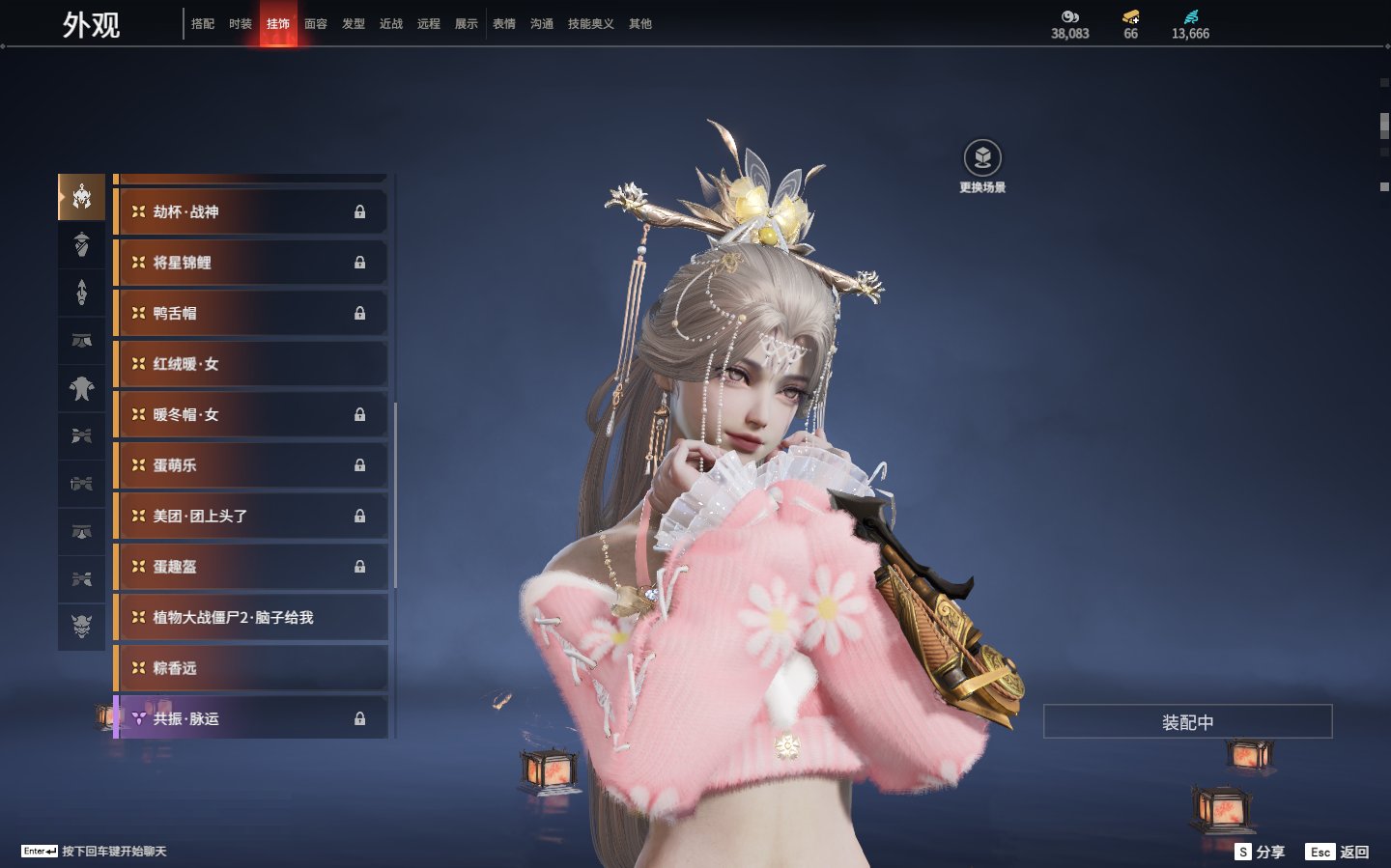Click the 更换场景 scene change icon
Screen dimensions: 1391x868
tap(982, 158)
